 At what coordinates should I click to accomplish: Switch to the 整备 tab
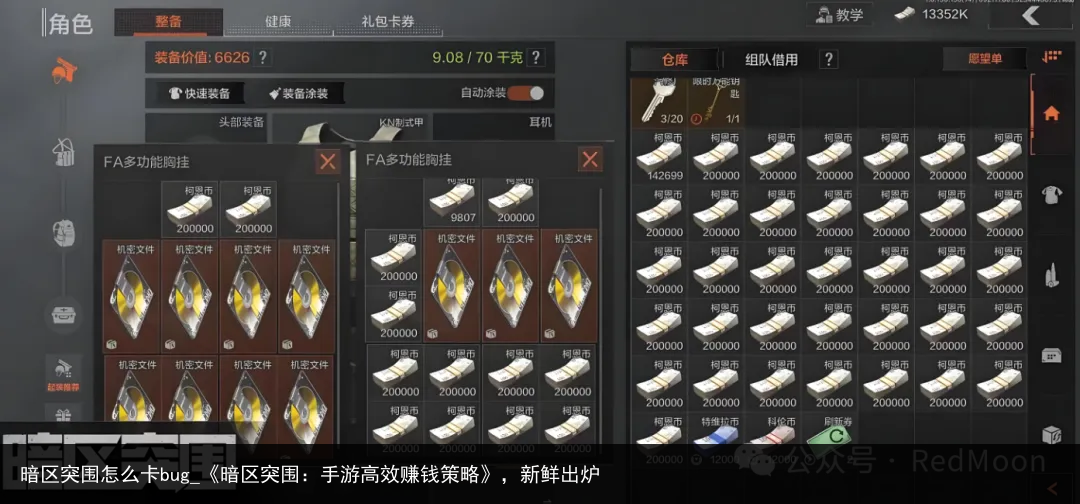point(168,21)
